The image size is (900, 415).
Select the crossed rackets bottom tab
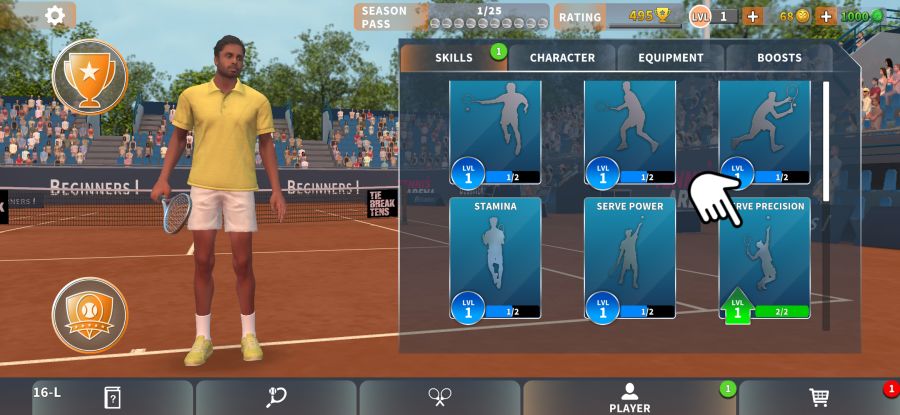pos(439,397)
